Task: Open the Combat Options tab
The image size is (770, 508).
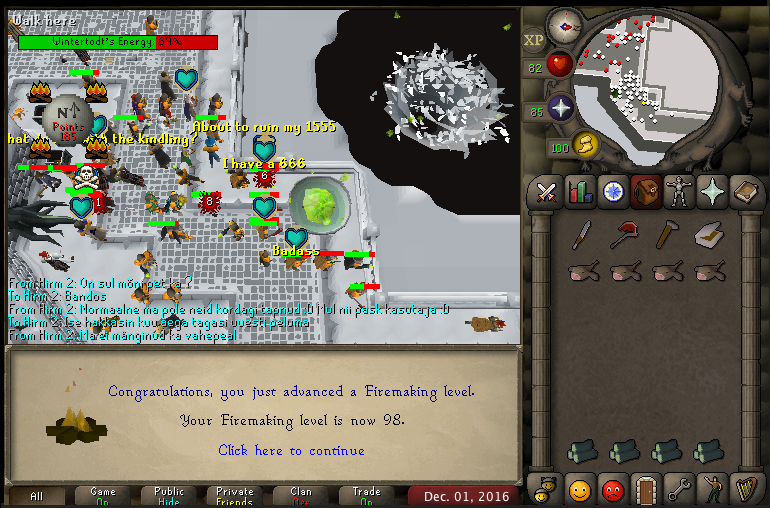Action: [546, 190]
